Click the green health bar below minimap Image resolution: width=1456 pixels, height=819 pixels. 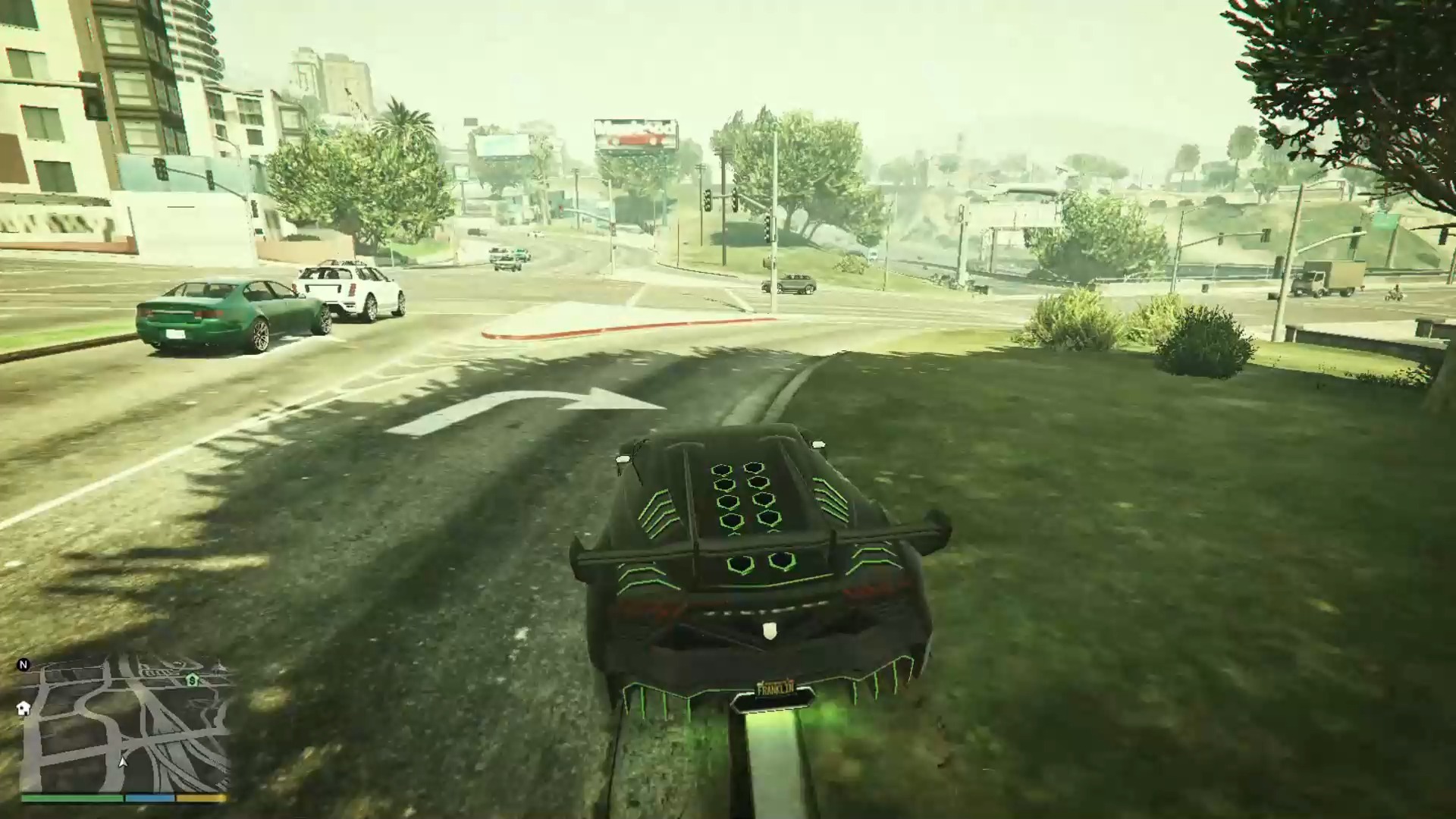click(x=72, y=798)
